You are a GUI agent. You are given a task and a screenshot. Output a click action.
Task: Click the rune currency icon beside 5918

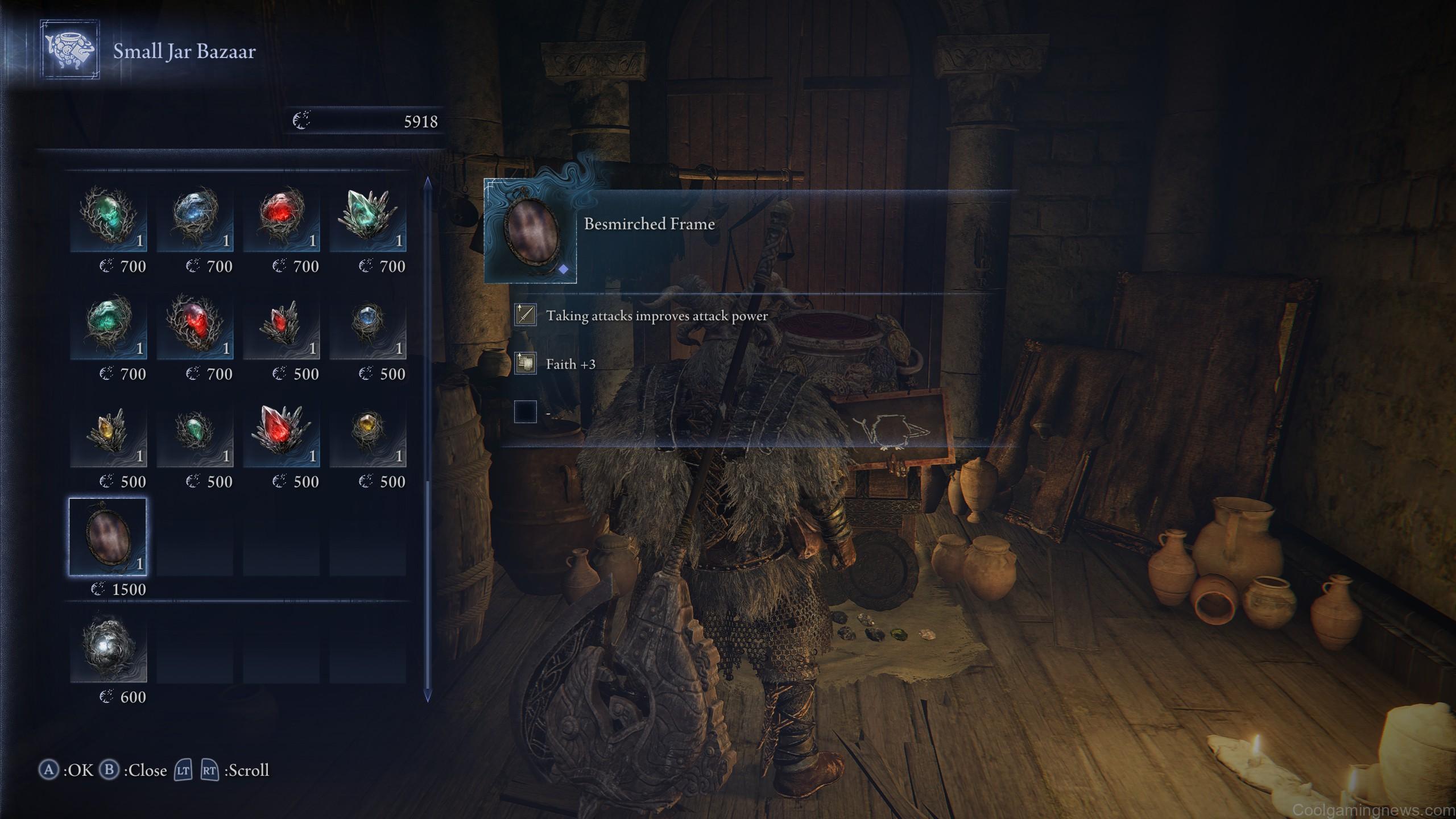click(301, 120)
